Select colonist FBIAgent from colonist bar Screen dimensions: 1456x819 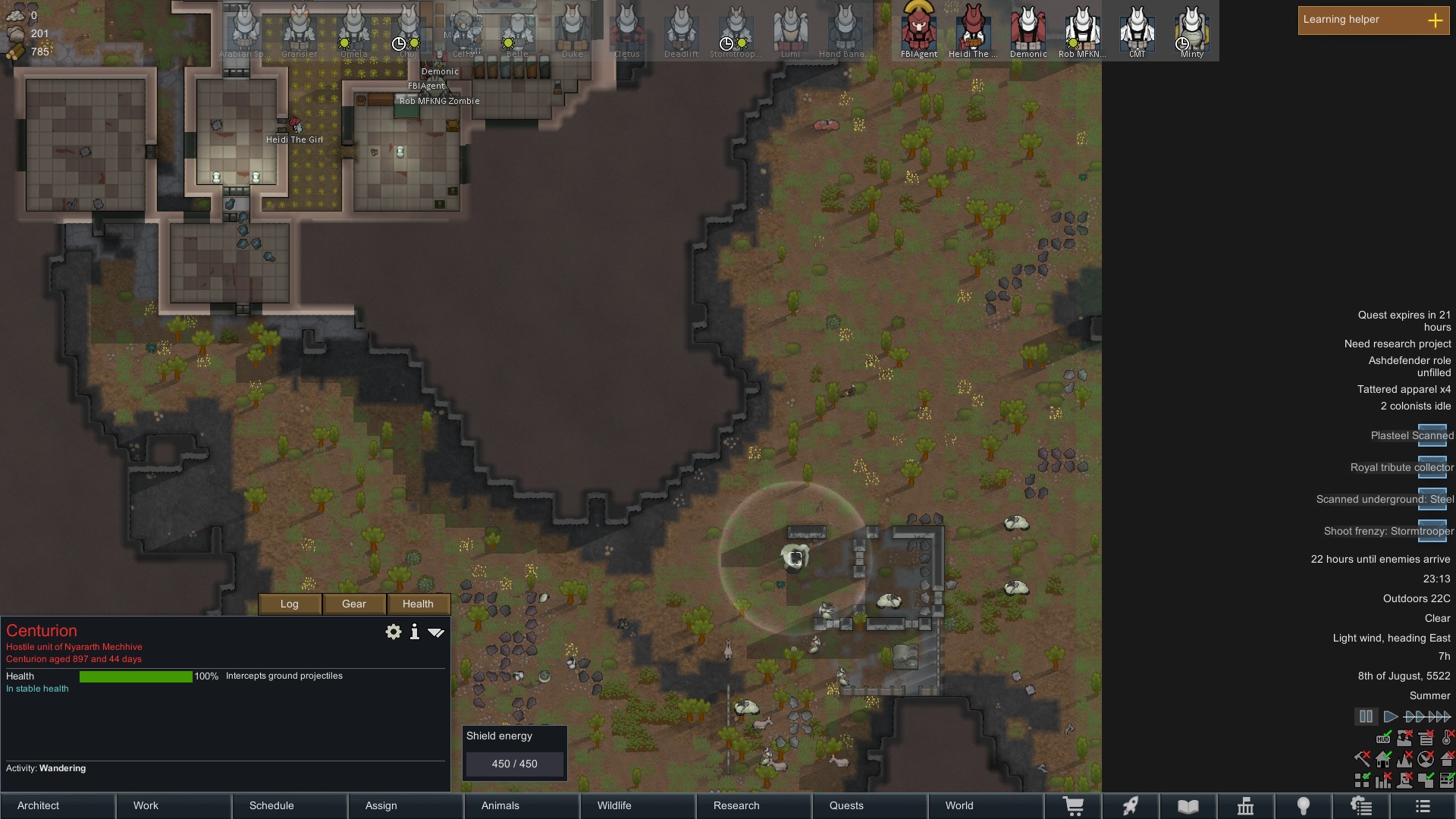919,30
